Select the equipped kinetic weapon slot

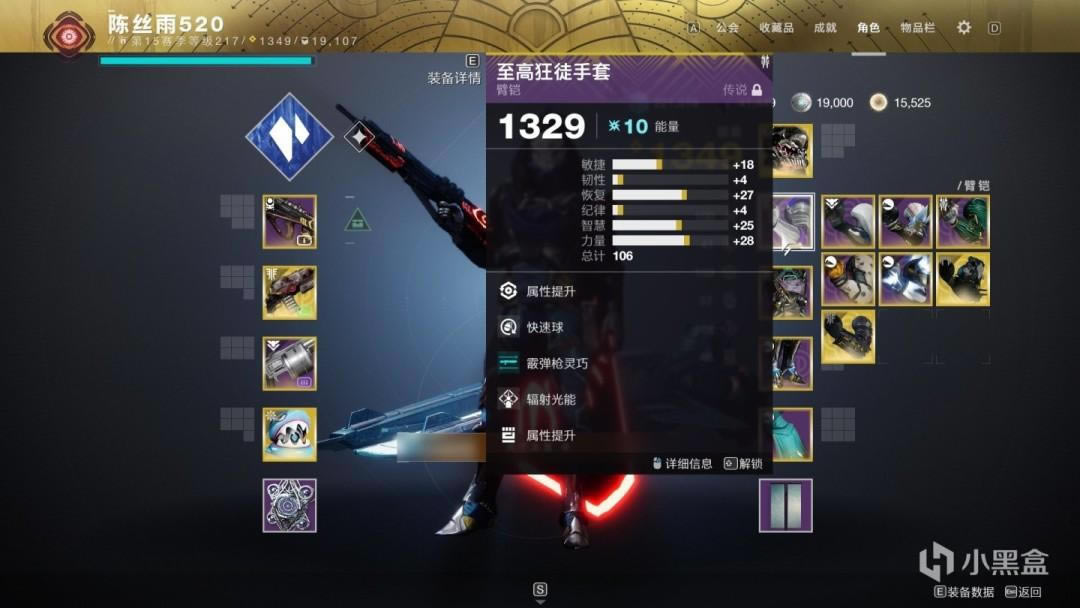click(x=289, y=221)
